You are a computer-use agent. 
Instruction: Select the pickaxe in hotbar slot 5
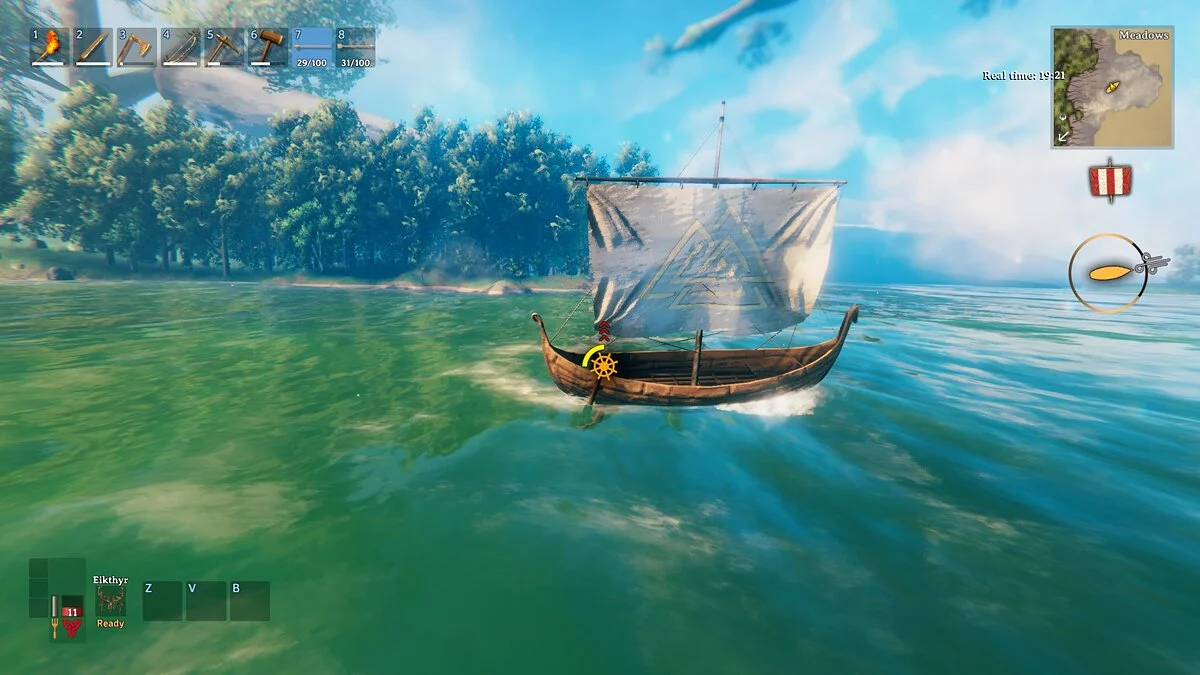224,47
